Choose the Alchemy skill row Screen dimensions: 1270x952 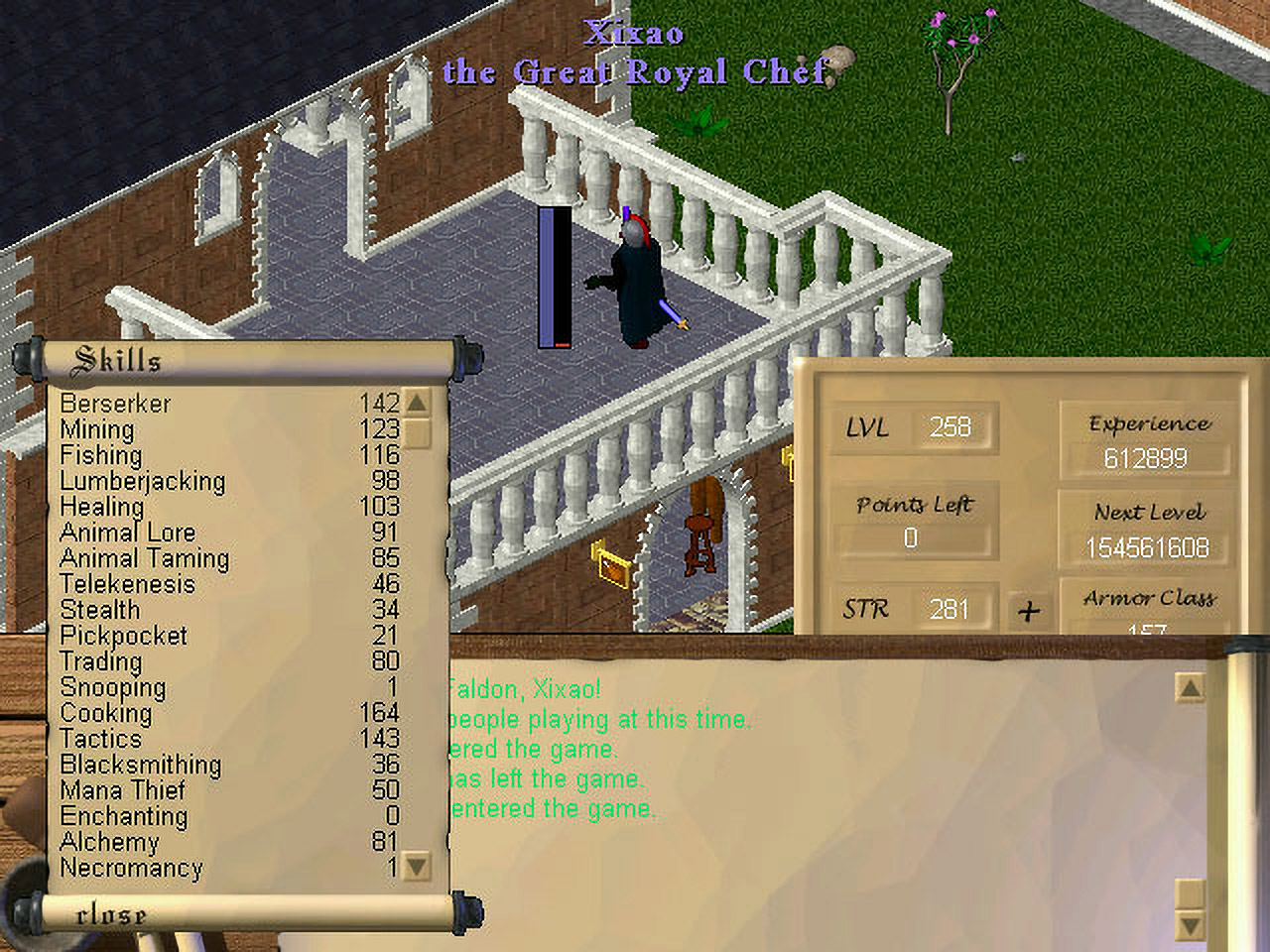pos(109,842)
